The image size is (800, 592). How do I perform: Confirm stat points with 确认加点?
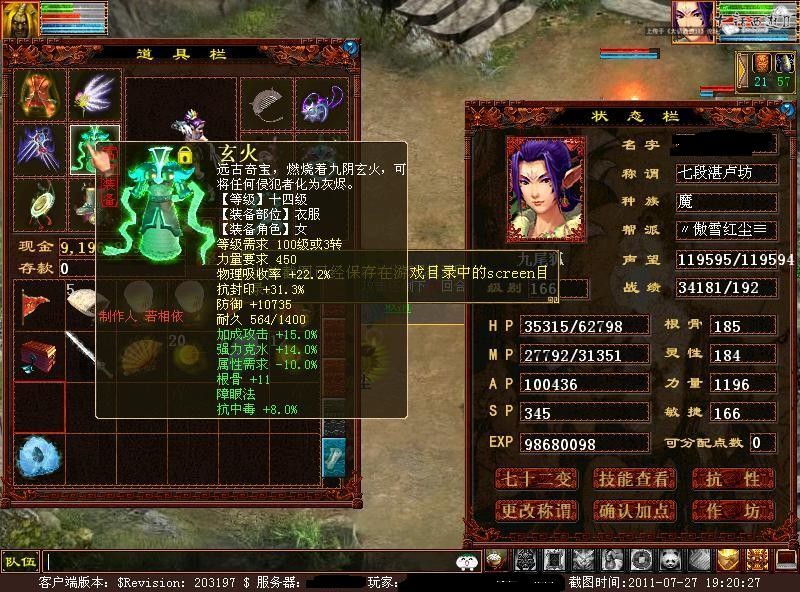point(634,510)
